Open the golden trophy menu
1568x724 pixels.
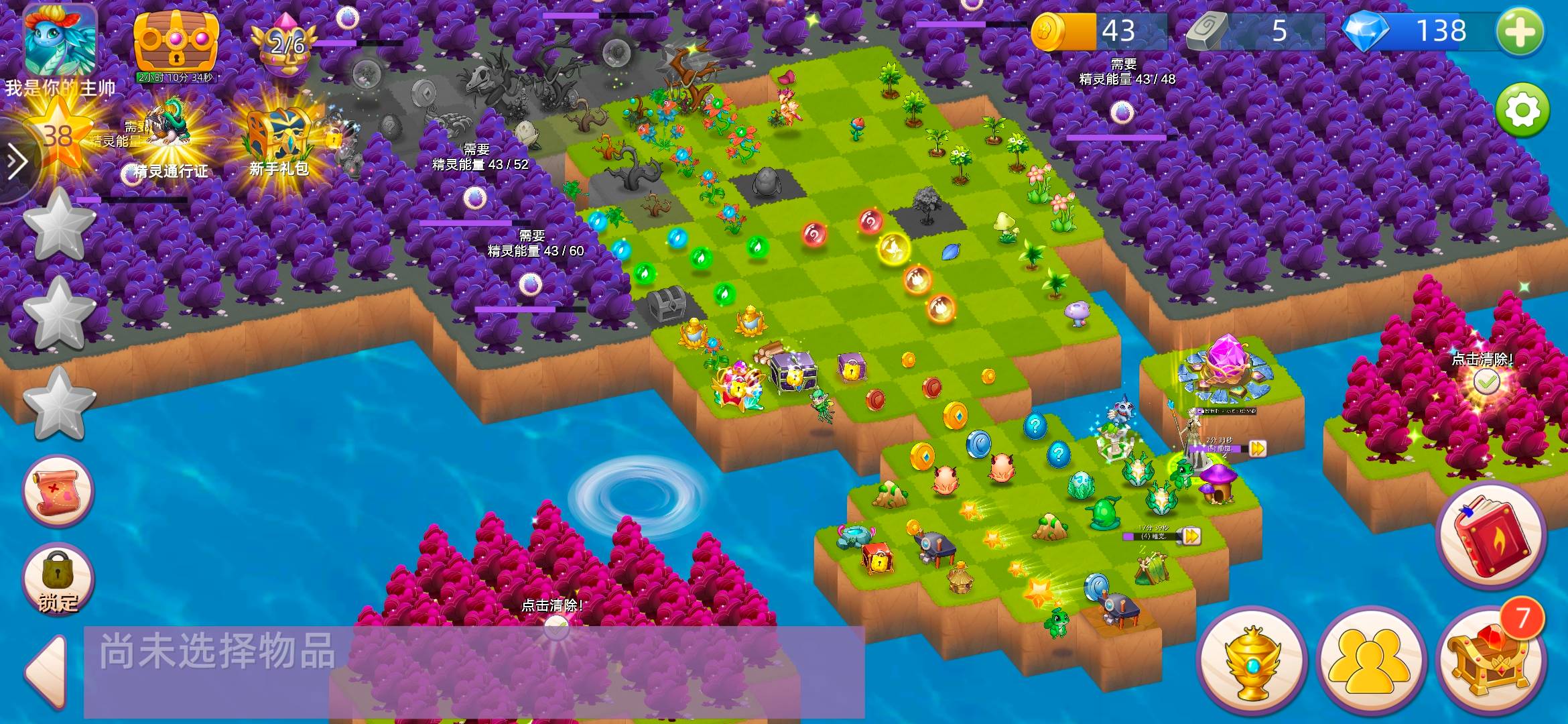click(1251, 662)
